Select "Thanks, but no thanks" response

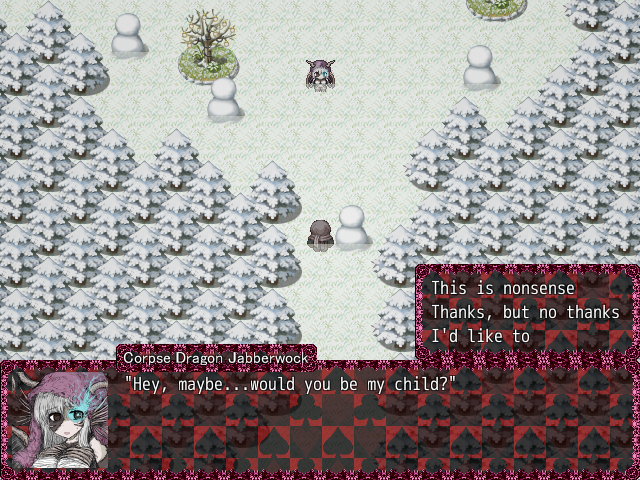[x=525, y=312]
